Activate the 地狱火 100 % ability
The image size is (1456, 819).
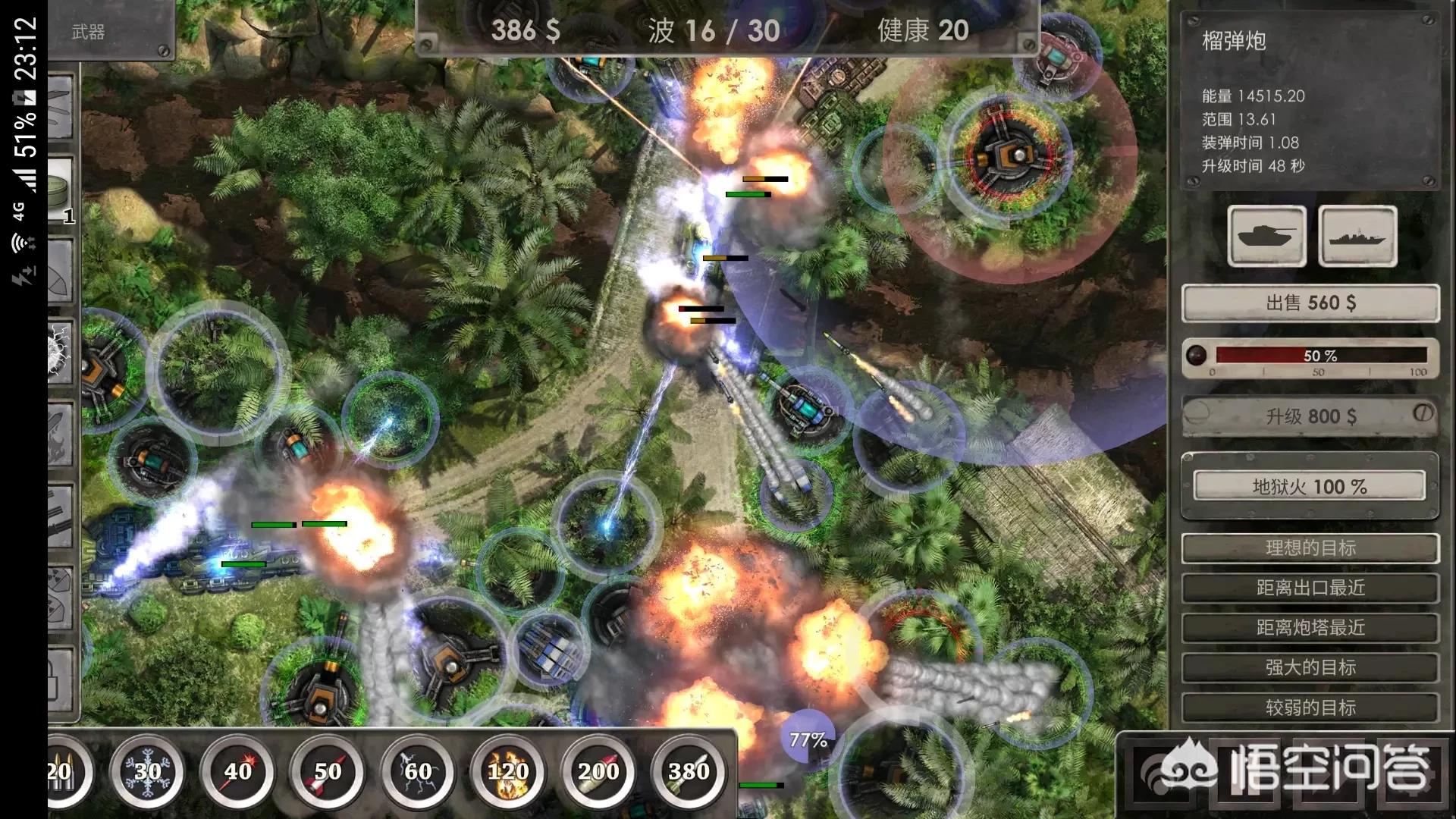click(1310, 486)
